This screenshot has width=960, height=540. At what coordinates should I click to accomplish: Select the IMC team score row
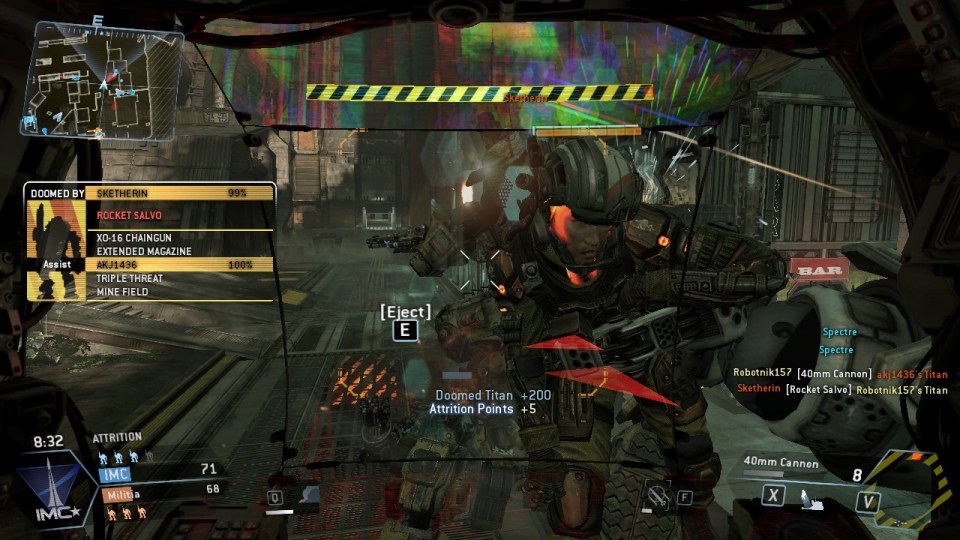coord(158,470)
